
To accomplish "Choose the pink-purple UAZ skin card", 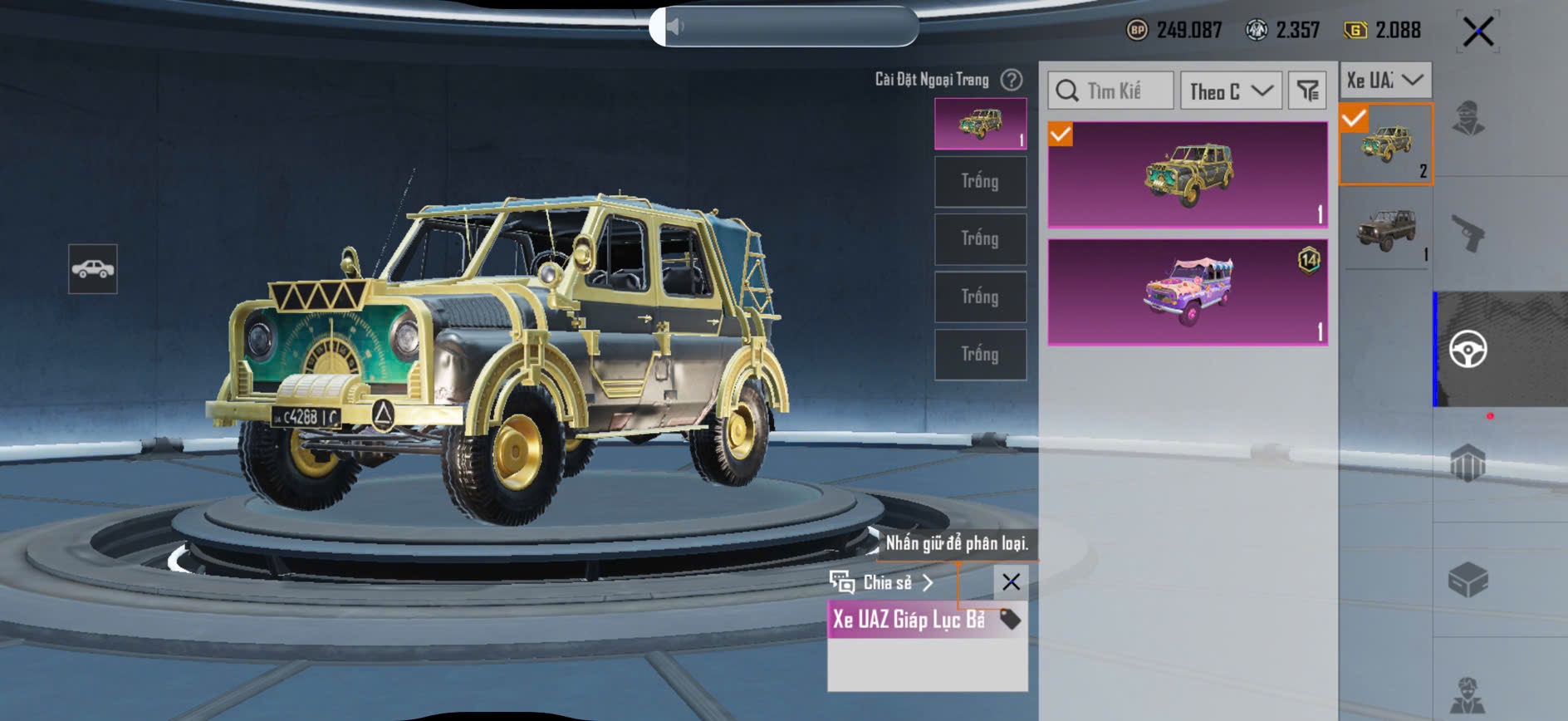I will click(1188, 292).
